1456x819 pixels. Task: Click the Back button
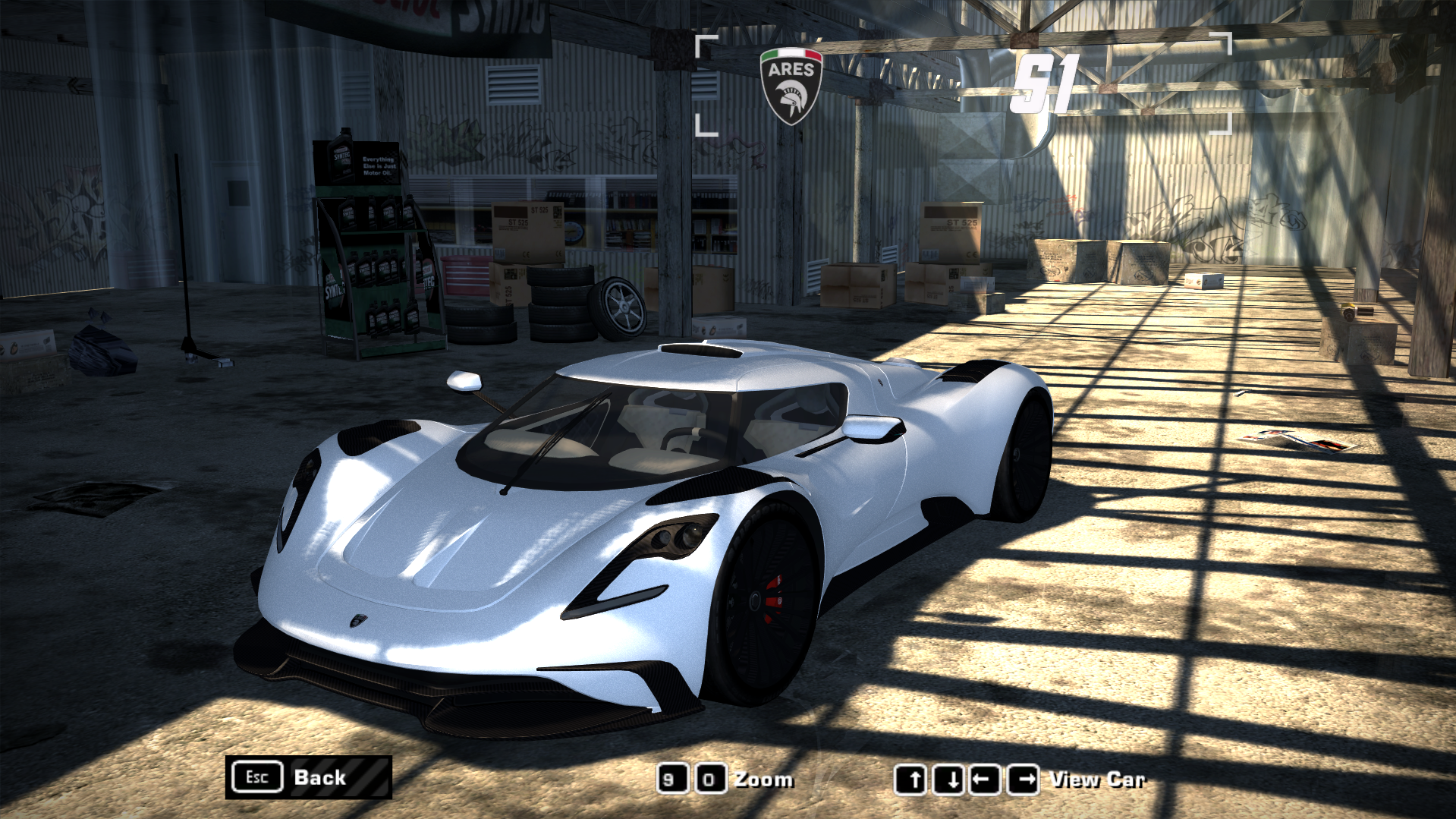(309, 777)
